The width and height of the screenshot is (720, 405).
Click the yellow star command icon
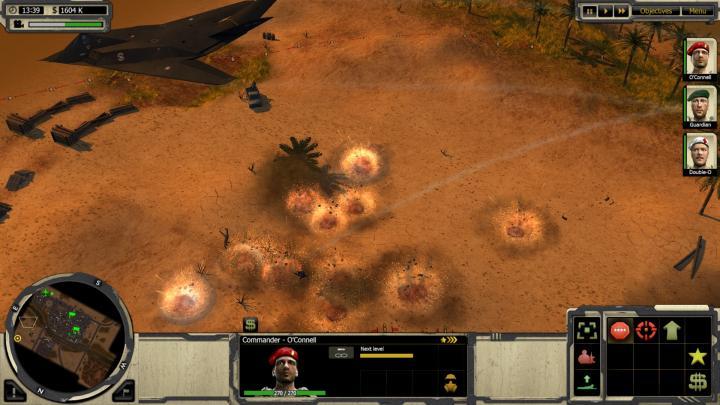pos(698,356)
